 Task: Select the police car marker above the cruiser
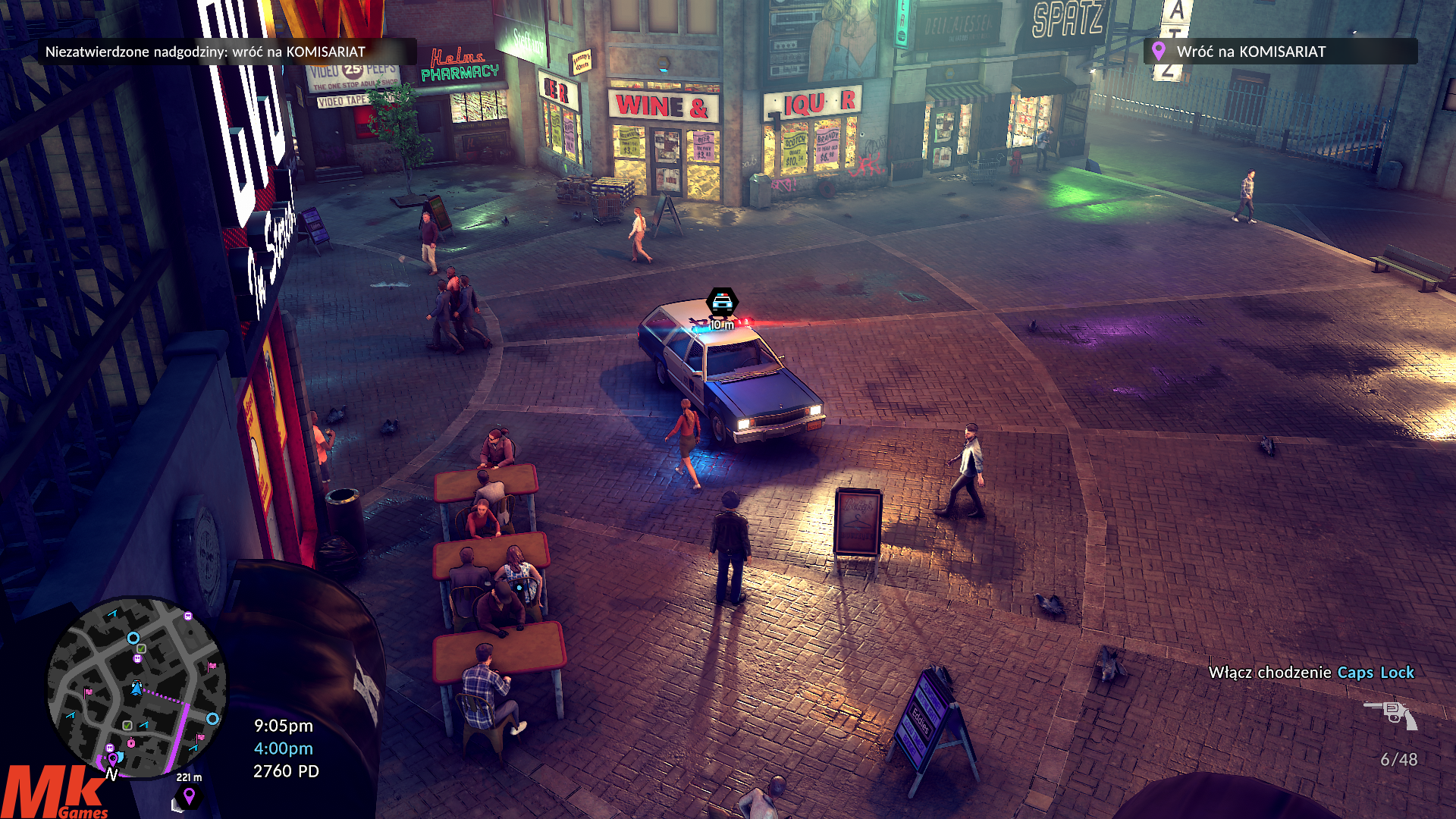pyautogui.click(x=722, y=303)
